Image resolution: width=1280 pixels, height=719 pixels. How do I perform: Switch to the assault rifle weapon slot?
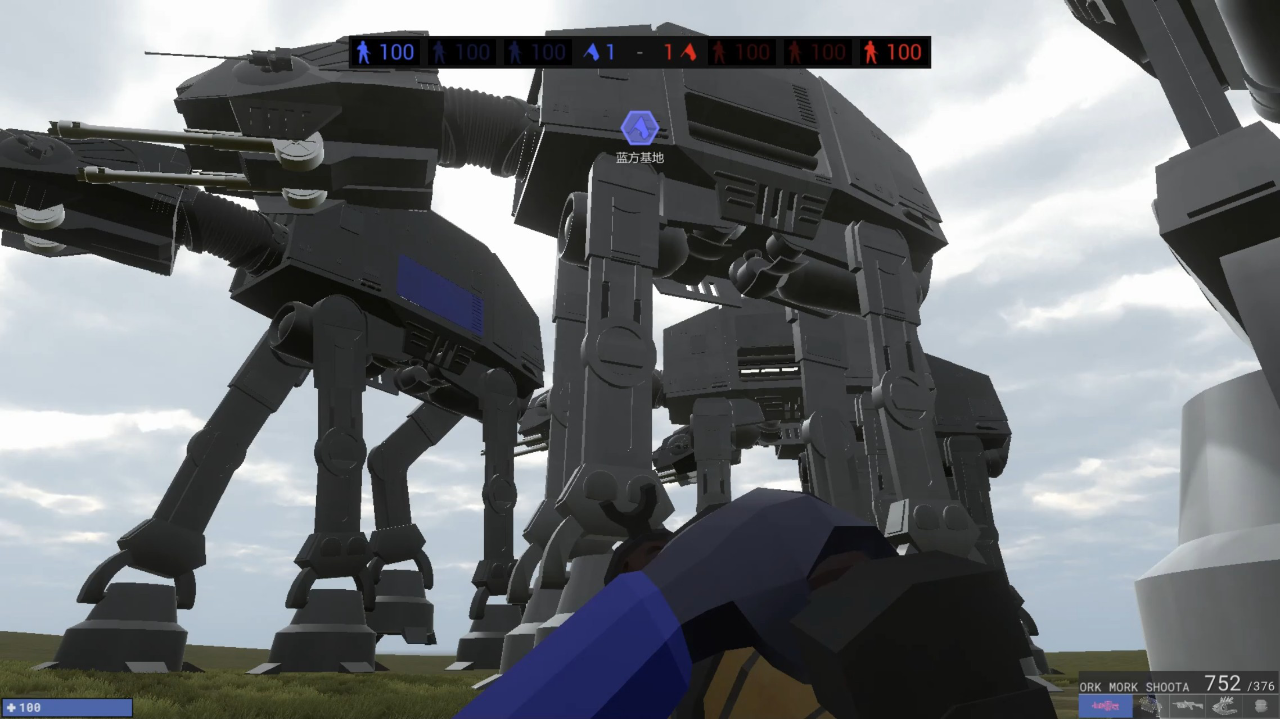[x=1187, y=706]
